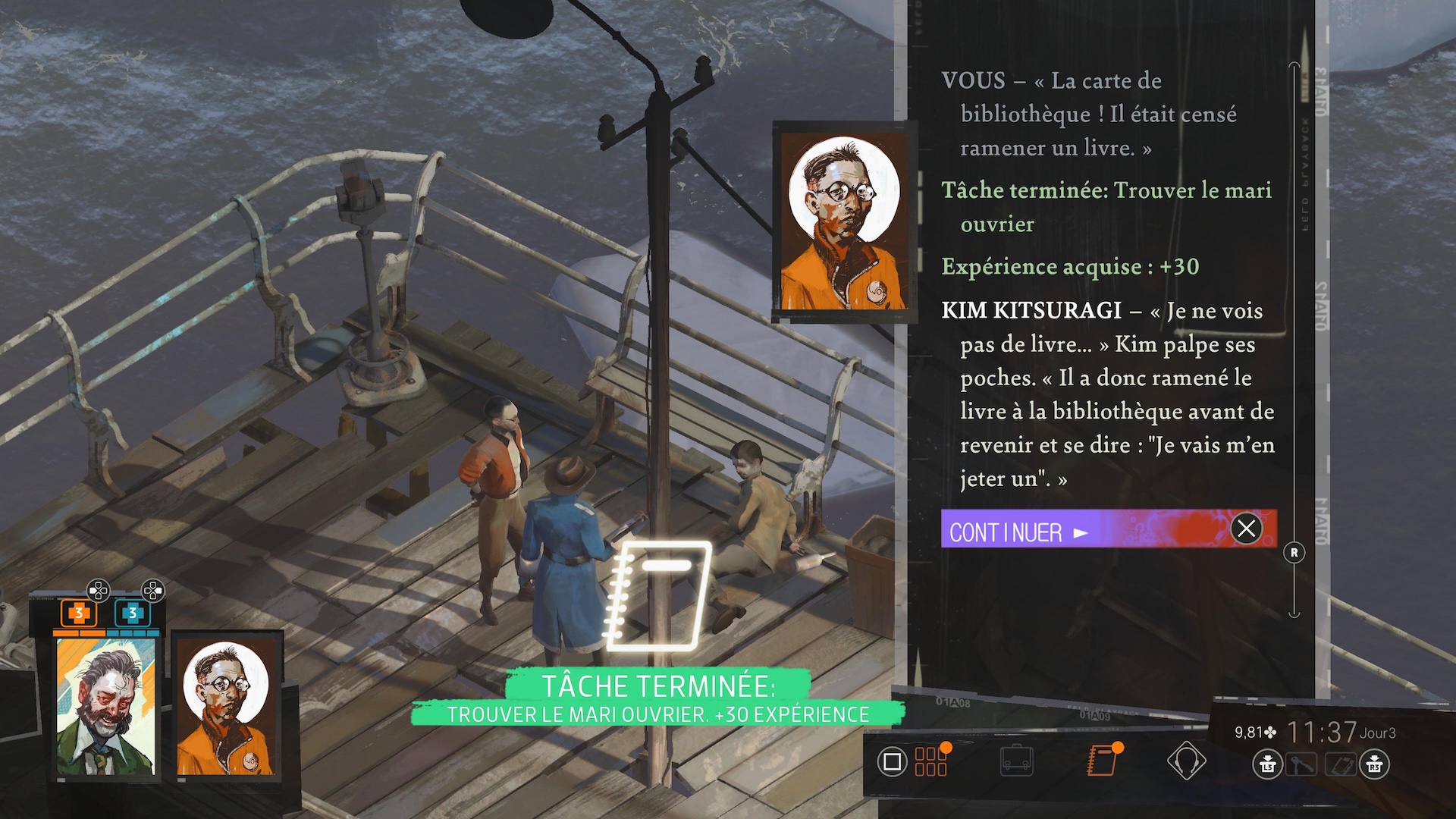Open the briefcase inventory
Viewport: 1456px width, 819px height.
[1016, 761]
